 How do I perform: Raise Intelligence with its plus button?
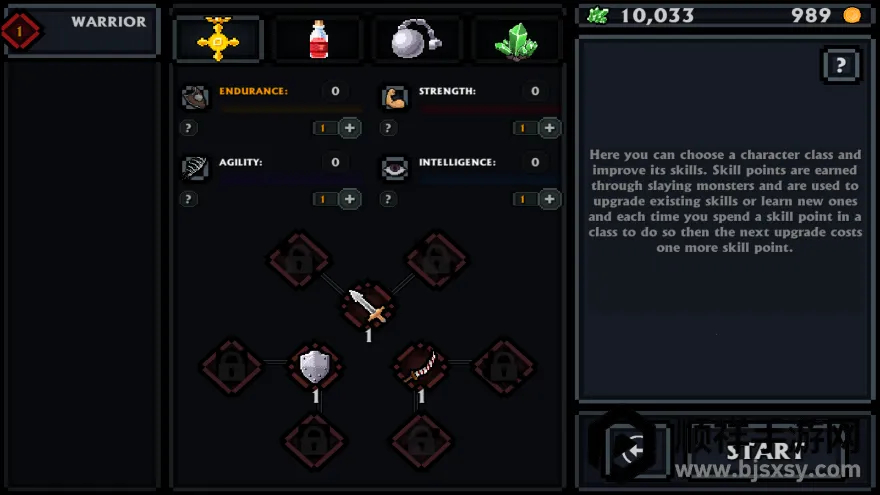pos(549,199)
